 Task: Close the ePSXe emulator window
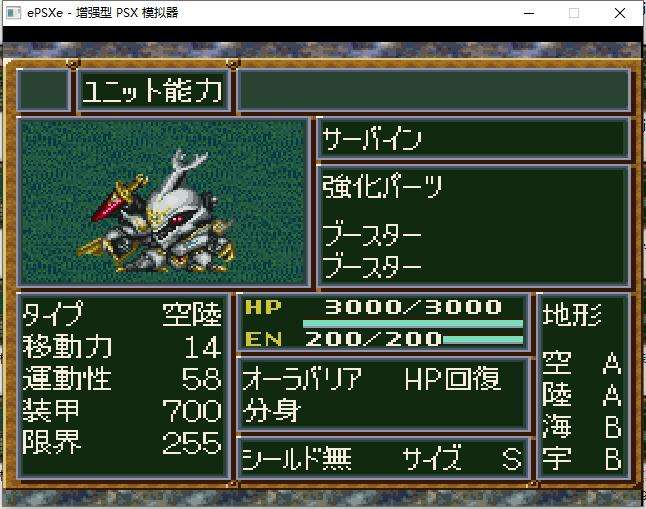coord(621,13)
